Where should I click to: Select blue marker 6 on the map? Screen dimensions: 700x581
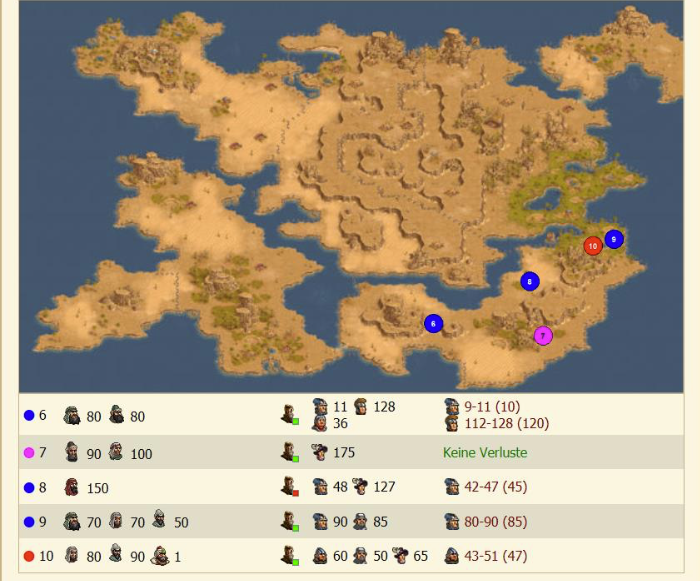pos(433,323)
